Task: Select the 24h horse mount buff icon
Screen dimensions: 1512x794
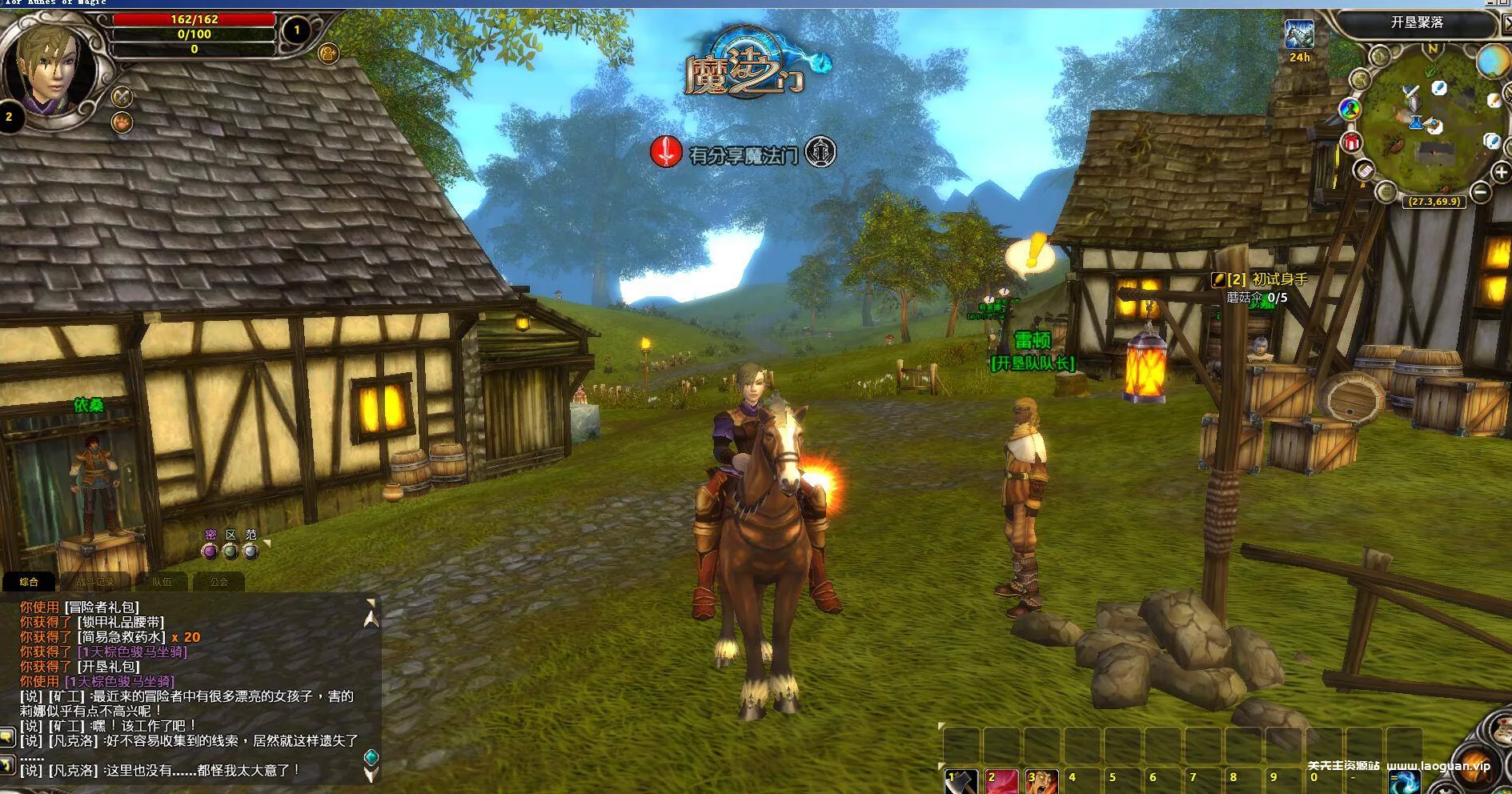Action: (x=1299, y=35)
